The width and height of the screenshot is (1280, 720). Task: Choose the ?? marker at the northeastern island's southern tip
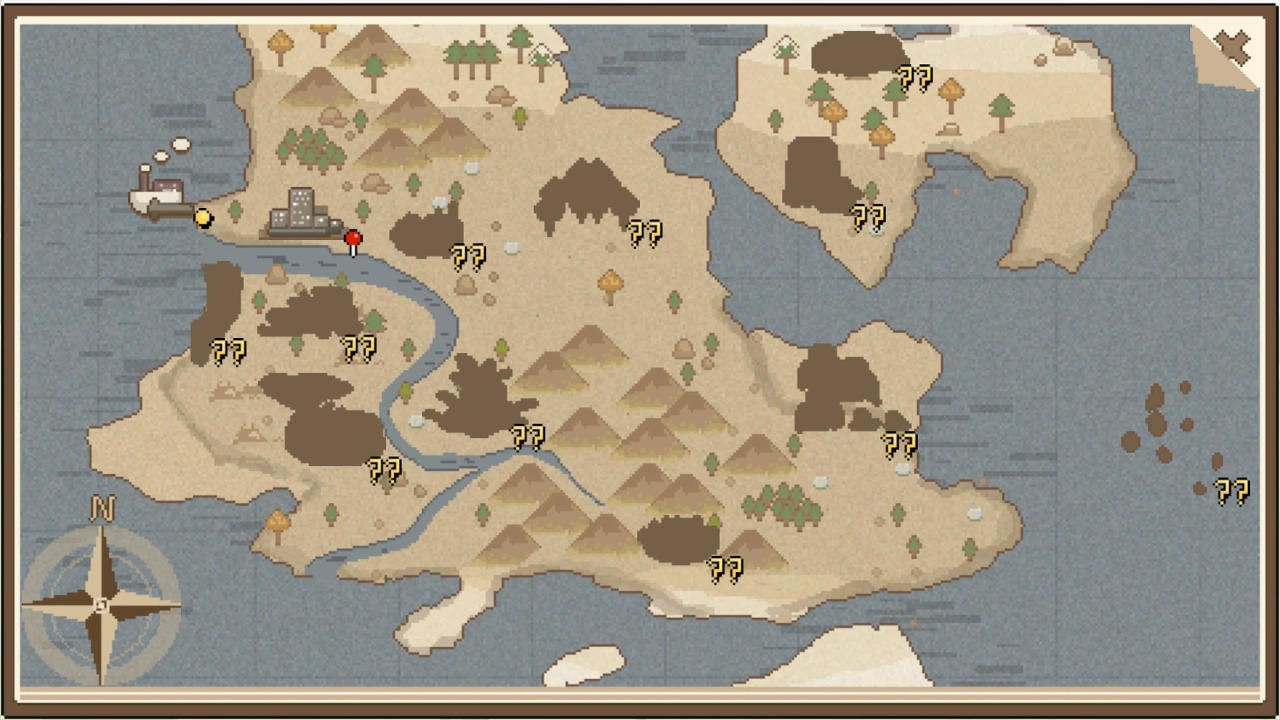click(867, 216)
